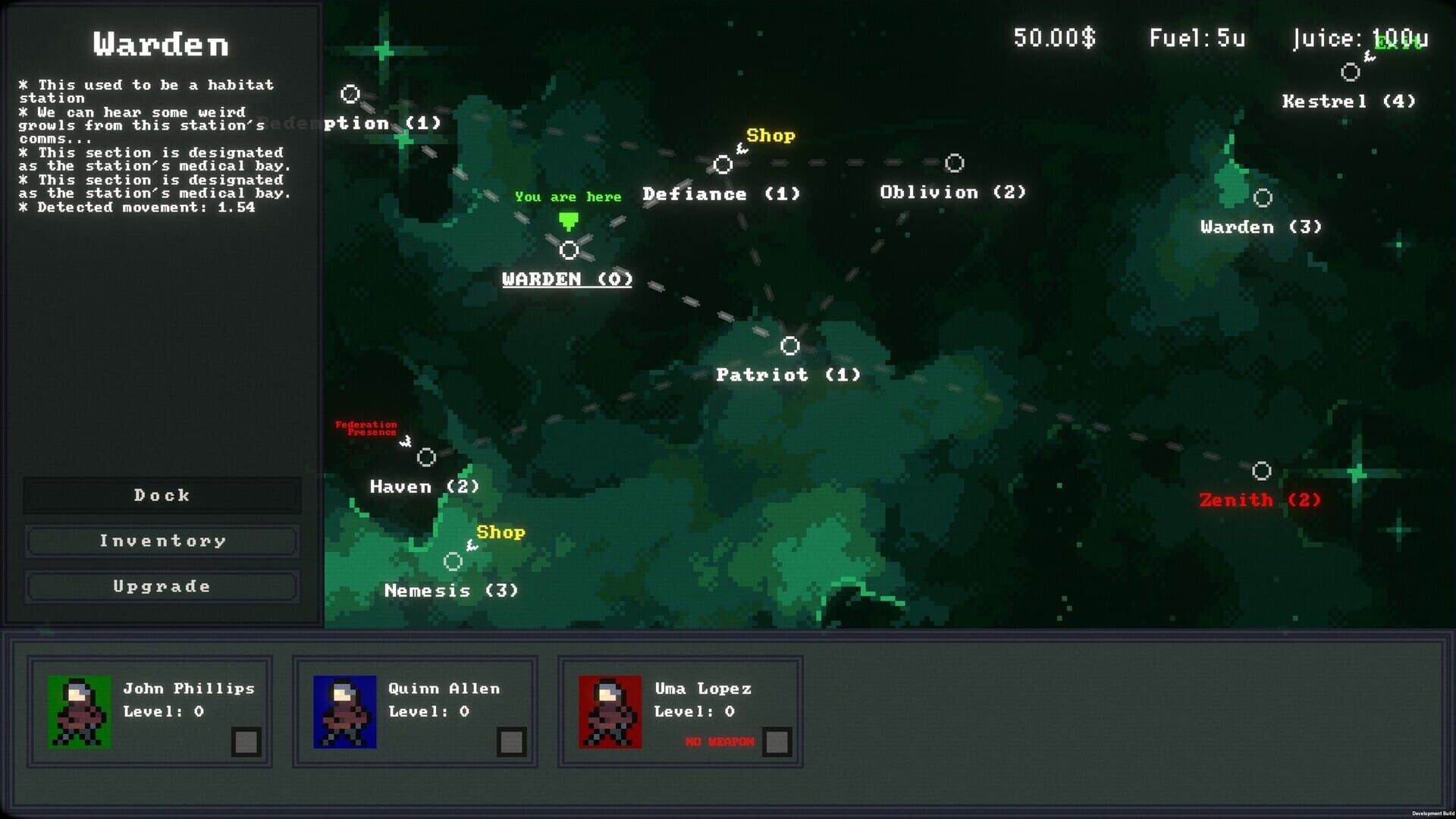Screen dimensions: 1456x819
Task: Select the Redemption station node
Action: click(x=351, y=93)
